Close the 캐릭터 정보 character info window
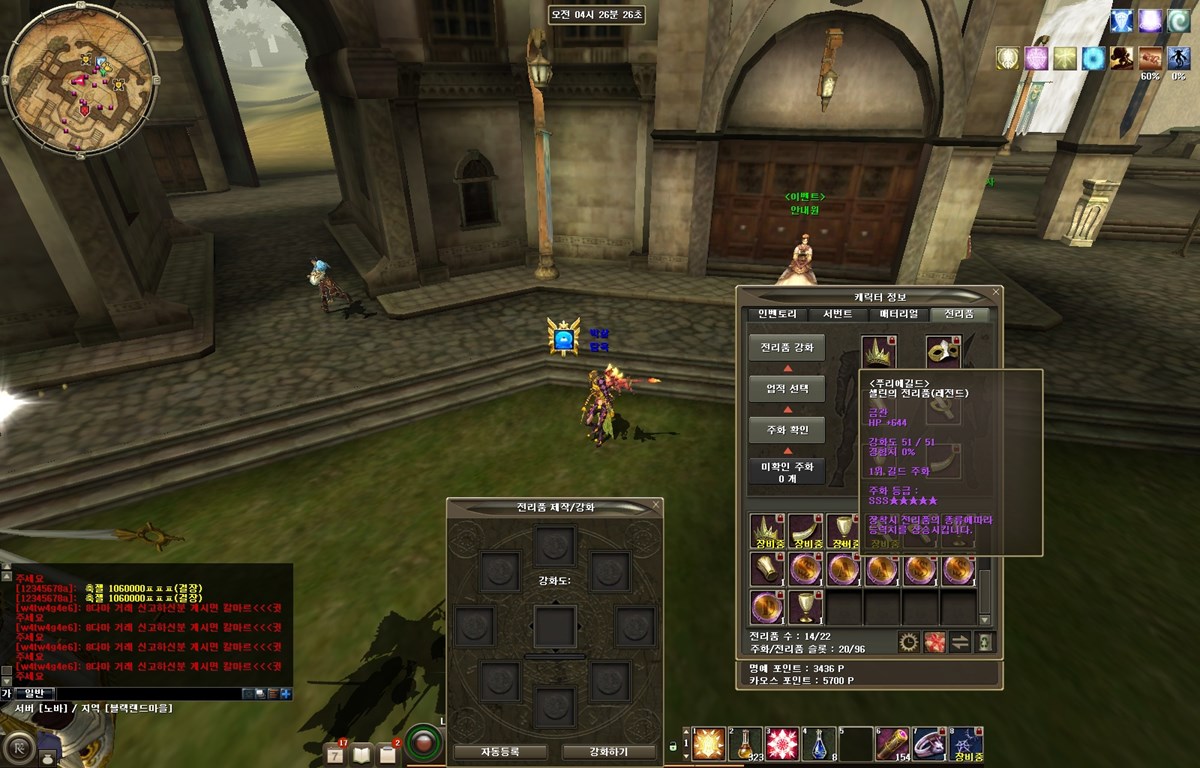Screen dimensions: 1200x768 [x=995, y=292]
